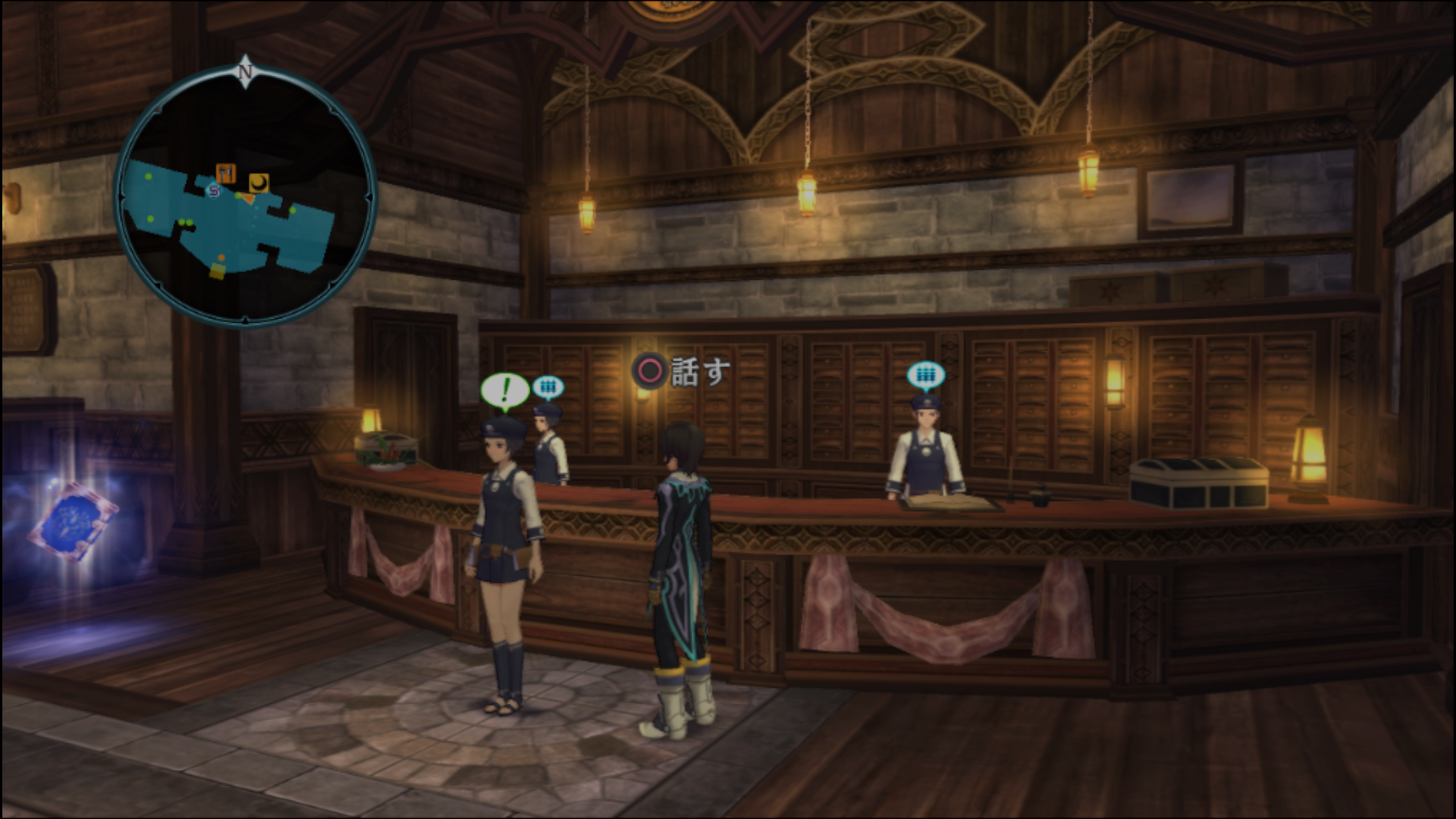Image resolution: width=1456 pixels, height=819 pixels.
Task: Click the yellow exit marker on the minimap
Action: [x=218, y=271]
